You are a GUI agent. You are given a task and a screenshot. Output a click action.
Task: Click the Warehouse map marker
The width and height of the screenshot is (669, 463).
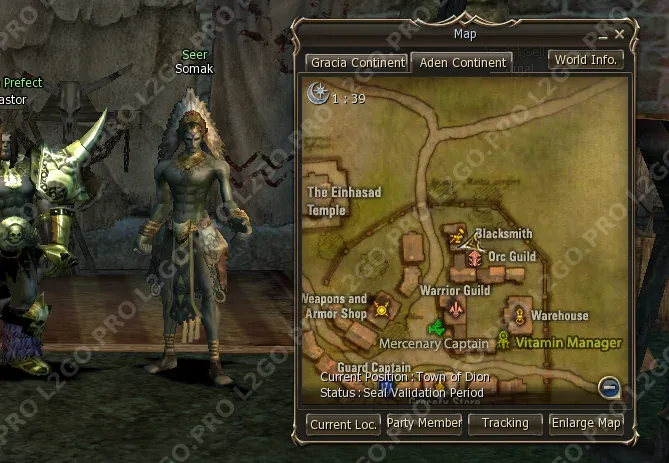click(519, 316)
